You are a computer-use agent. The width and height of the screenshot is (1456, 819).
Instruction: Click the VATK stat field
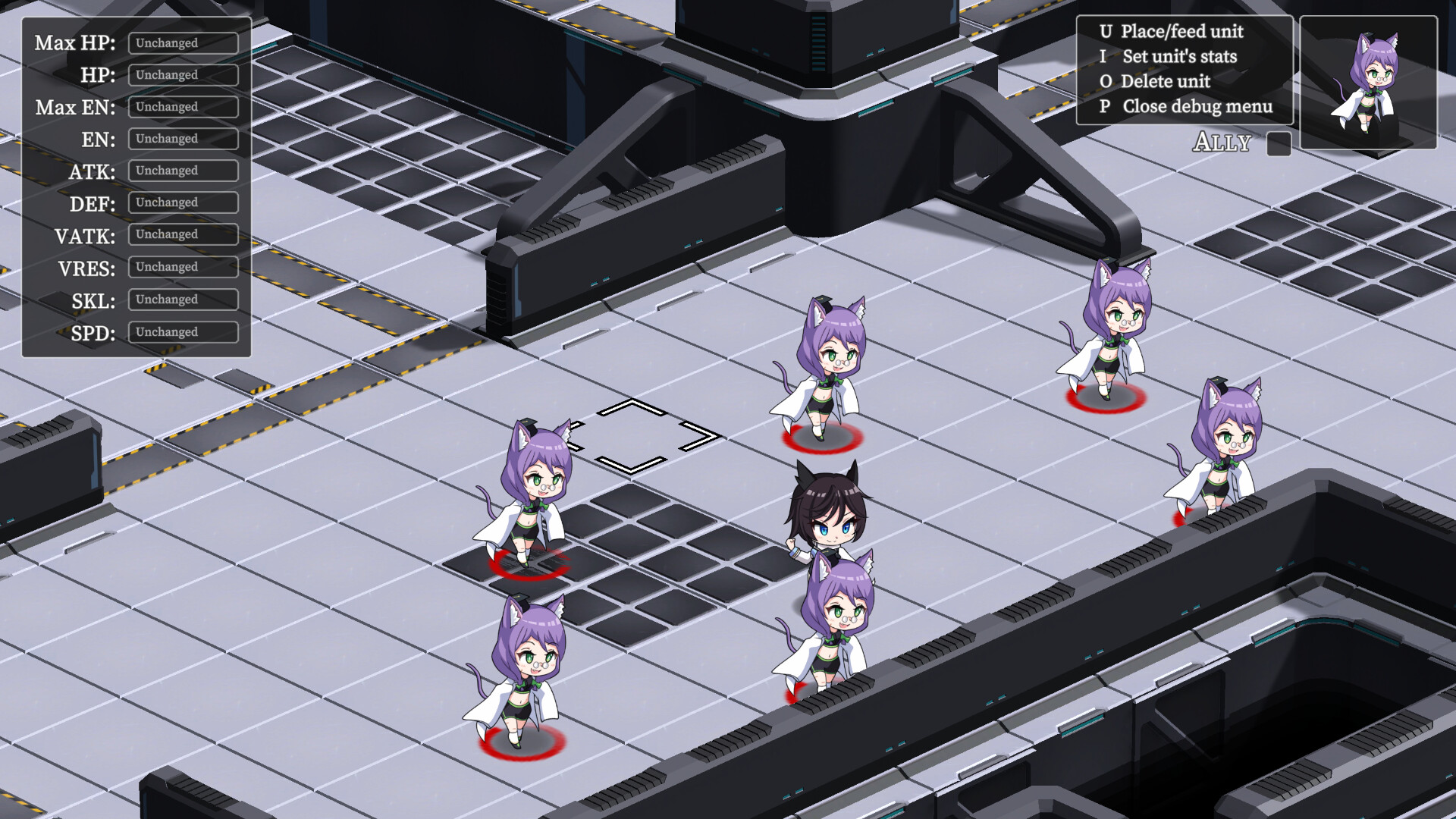pyautogui.click(x=183, y=235)
